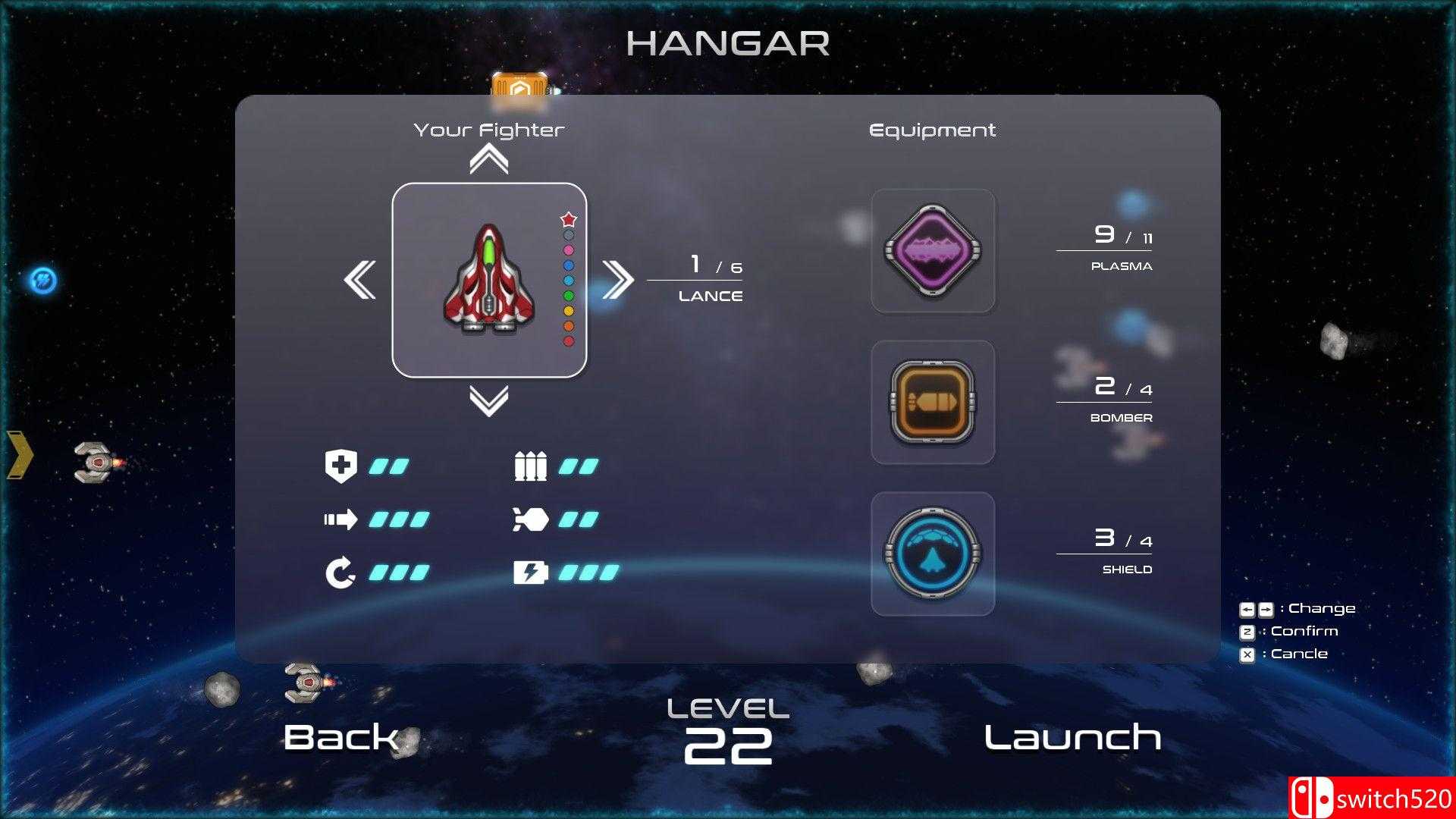Select the Plasma equipment icon
Image resolution: width=1456 pixels, height=819 pixels.
[933, 249]
